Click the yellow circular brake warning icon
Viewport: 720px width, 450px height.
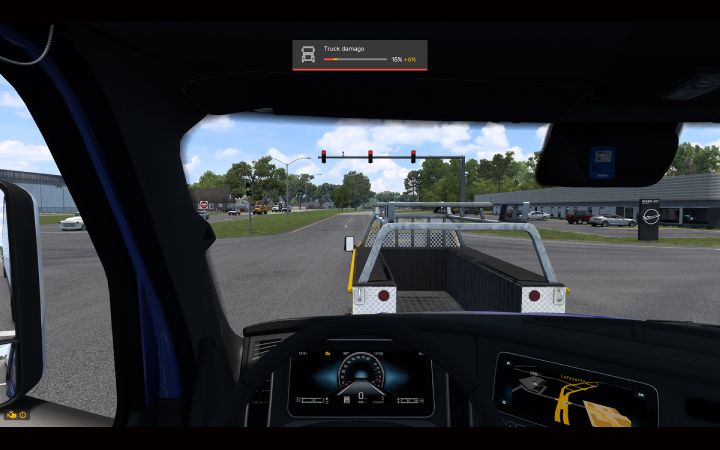pos(22,414)
